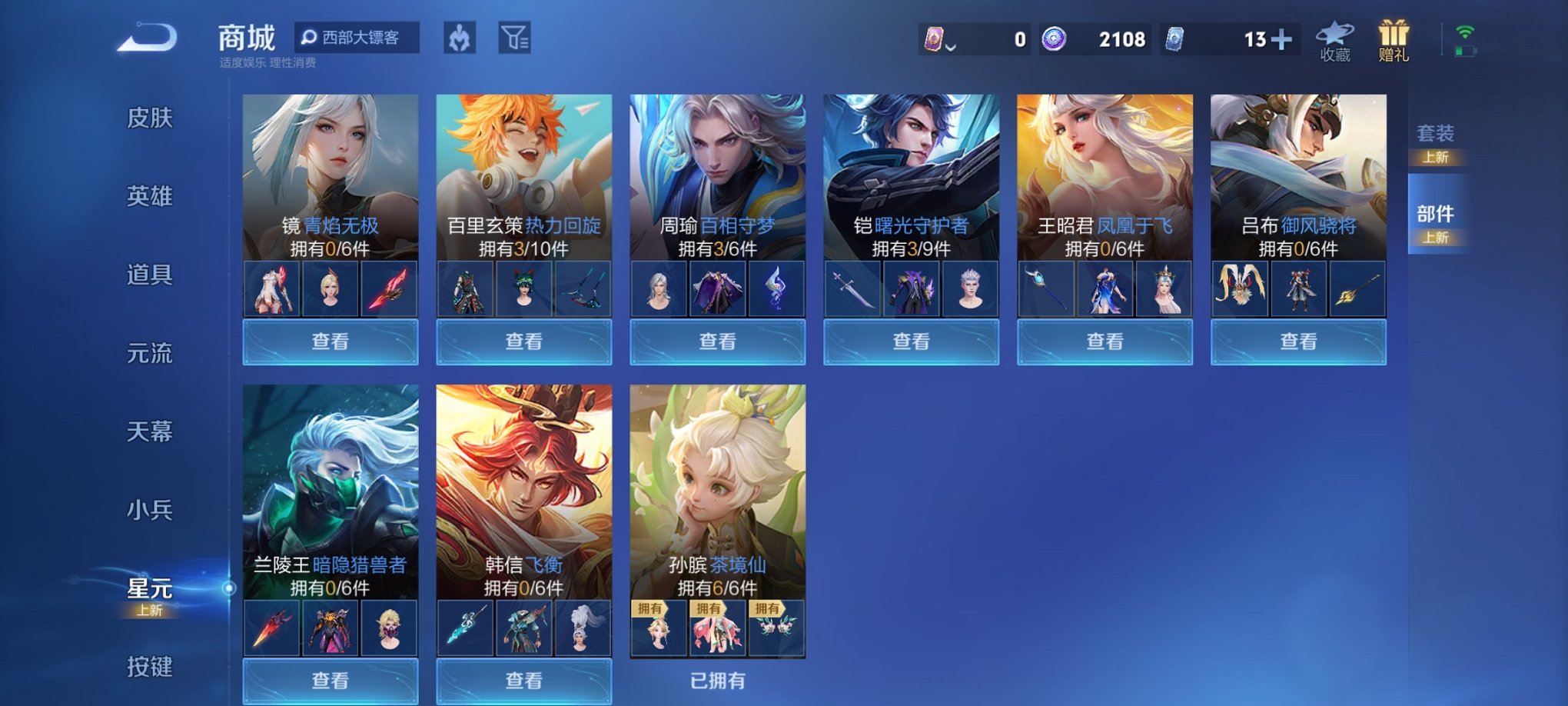Viewport: 1568px width, 706px height.
Task: Click the purple card currency icon showing 0
Action: [935, 37]
